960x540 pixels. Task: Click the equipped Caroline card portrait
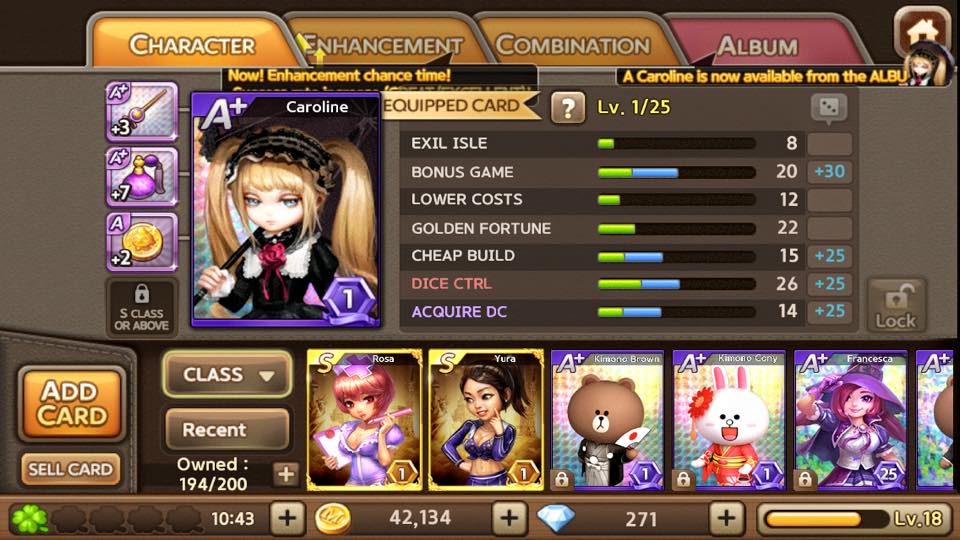point(285,210)
